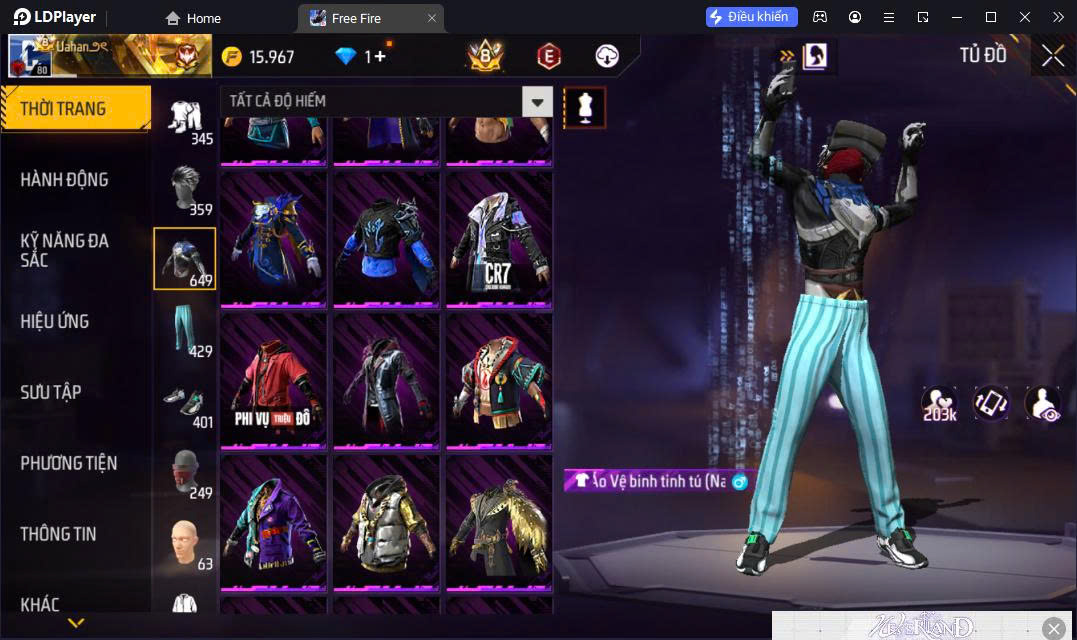The image size is (1077, 640).
Task: Open the PHƯƠNG TIỆN tab
Action: 68,463
